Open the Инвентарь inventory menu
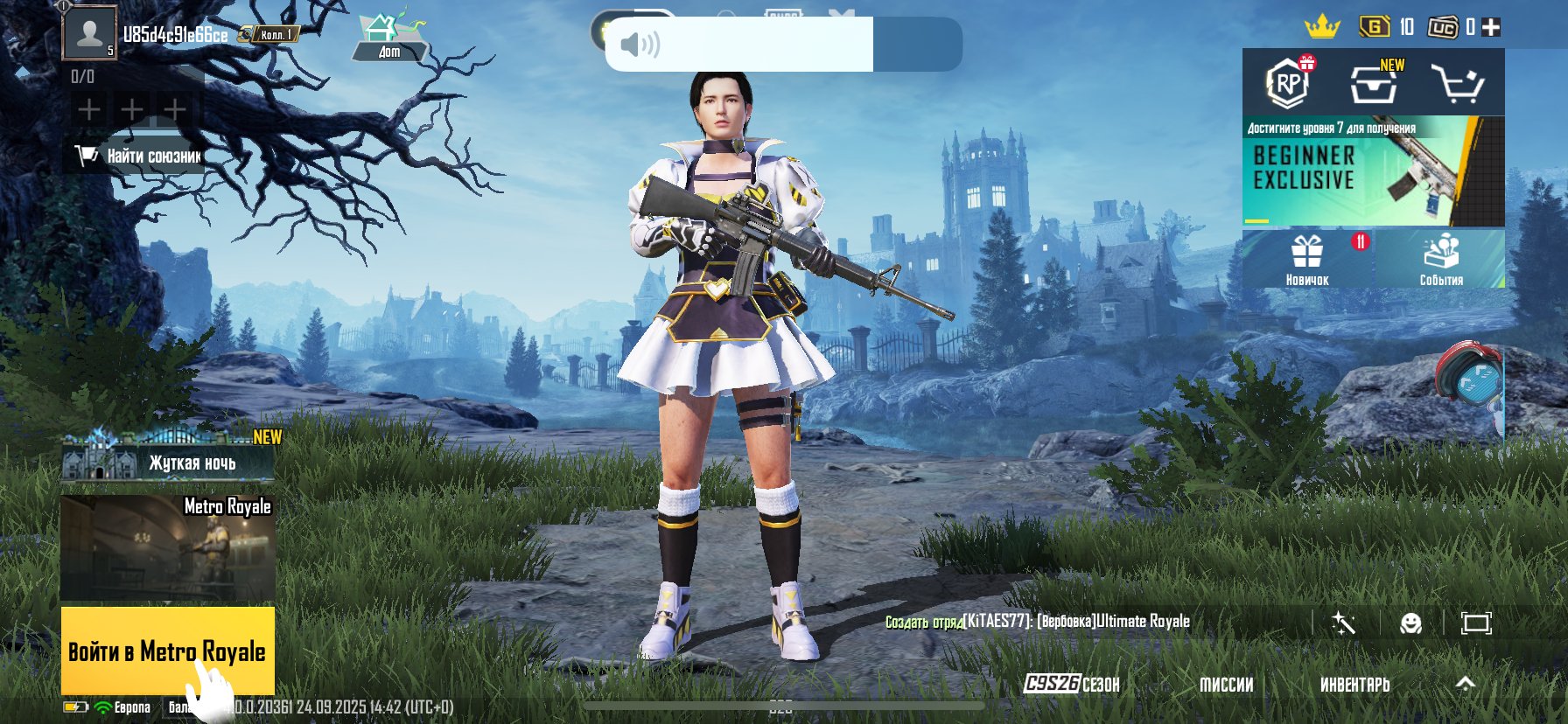 tap(1354, 685)
